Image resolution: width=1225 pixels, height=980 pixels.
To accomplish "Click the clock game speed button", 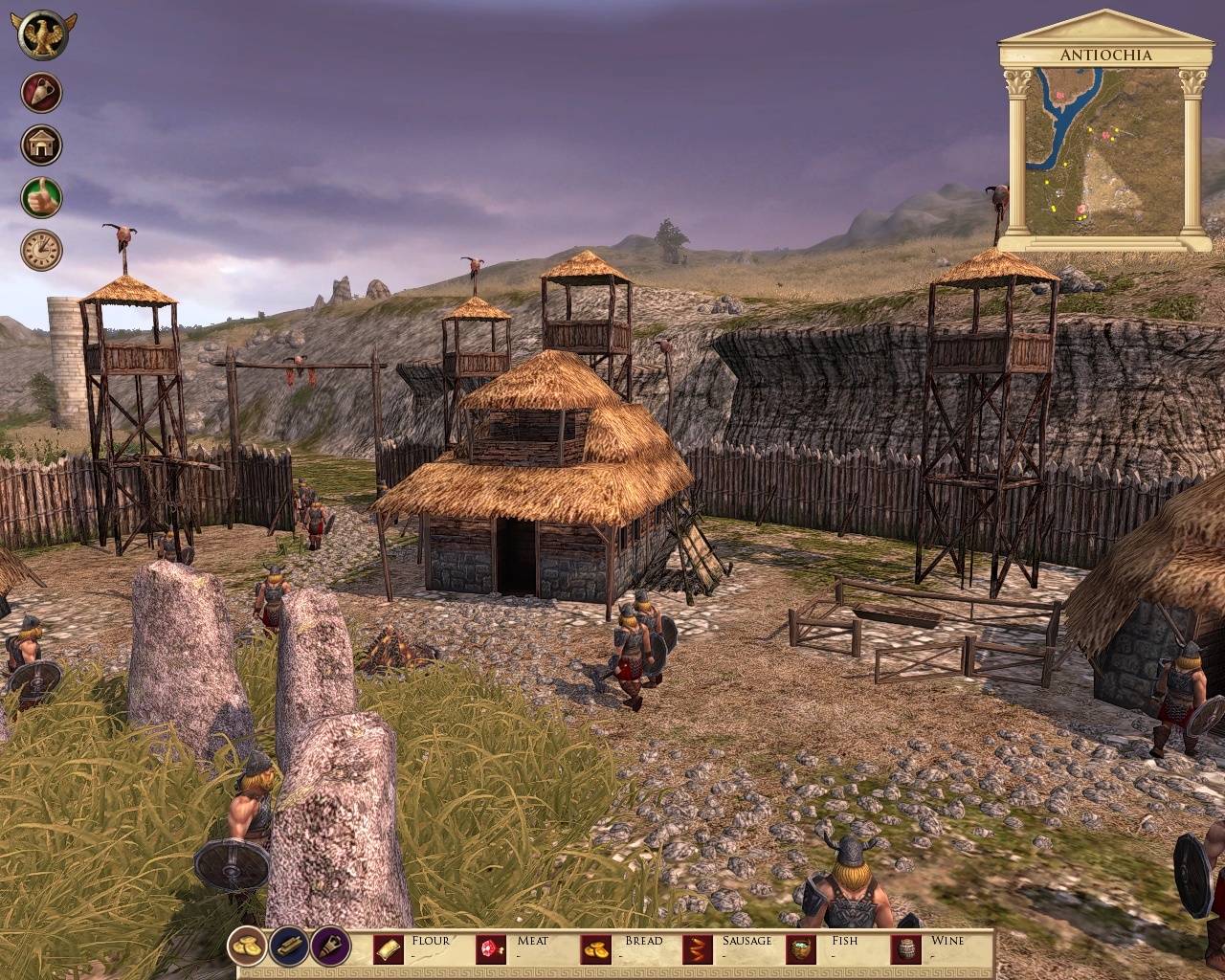I will coord(42,250).
